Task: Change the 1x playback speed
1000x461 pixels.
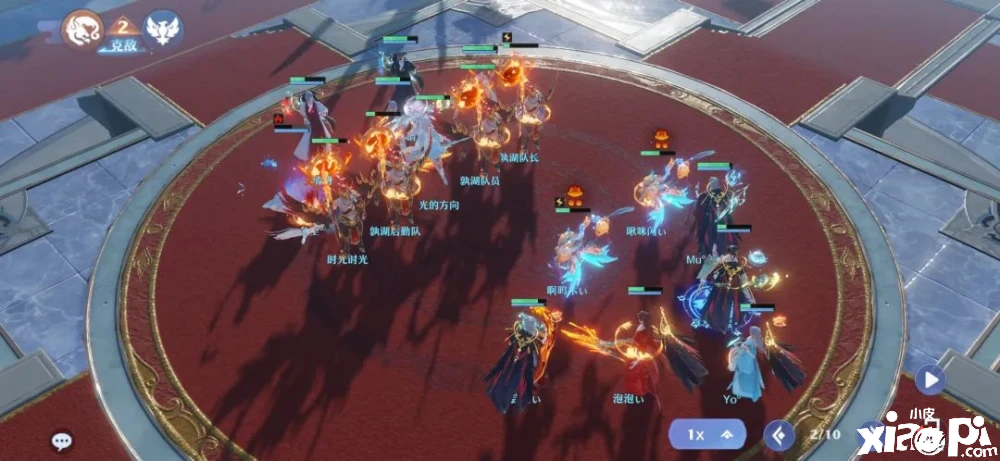Action: click(715, 435)
